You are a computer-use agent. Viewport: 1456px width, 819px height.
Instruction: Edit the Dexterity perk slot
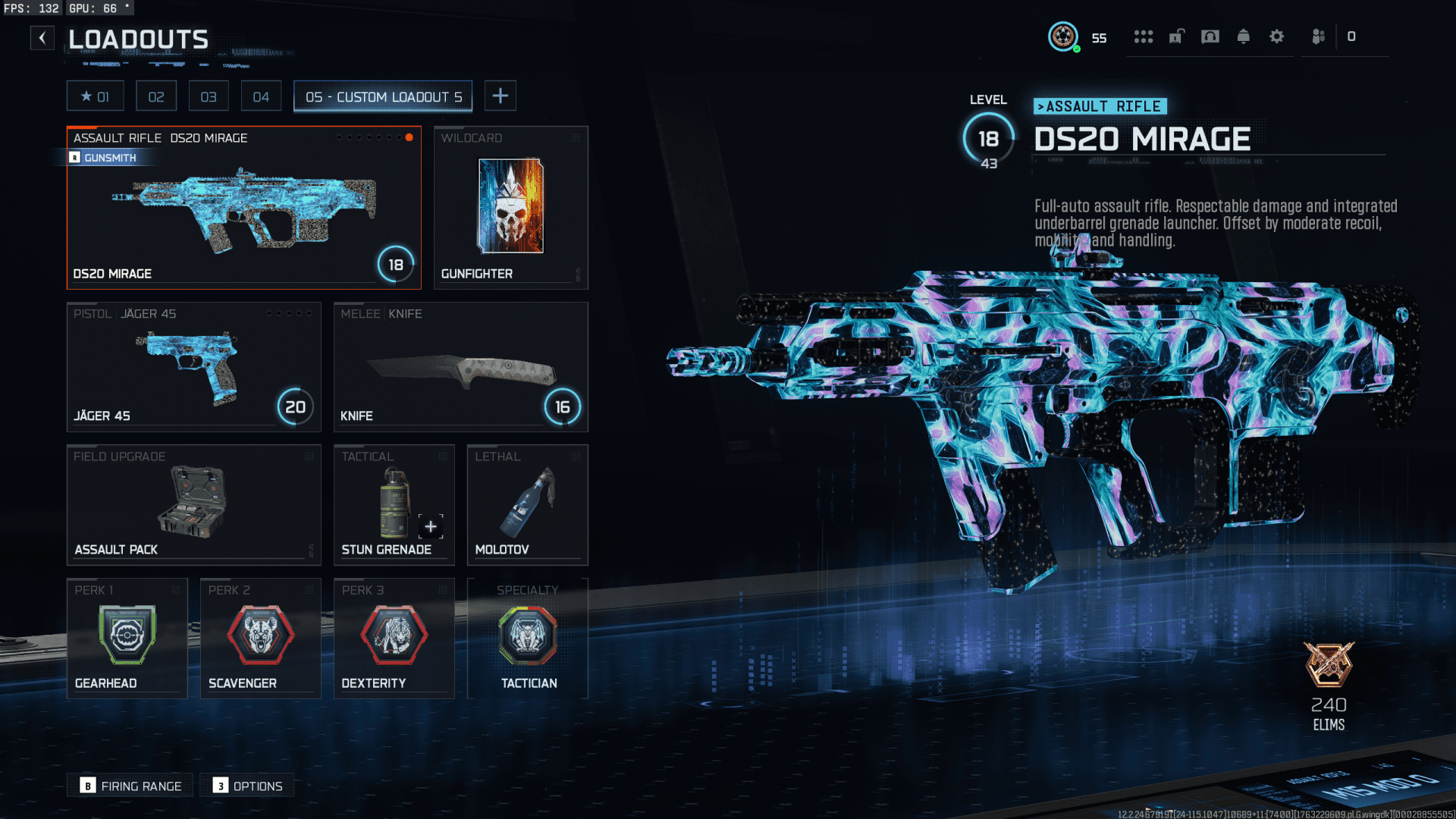tap(394, 638)
